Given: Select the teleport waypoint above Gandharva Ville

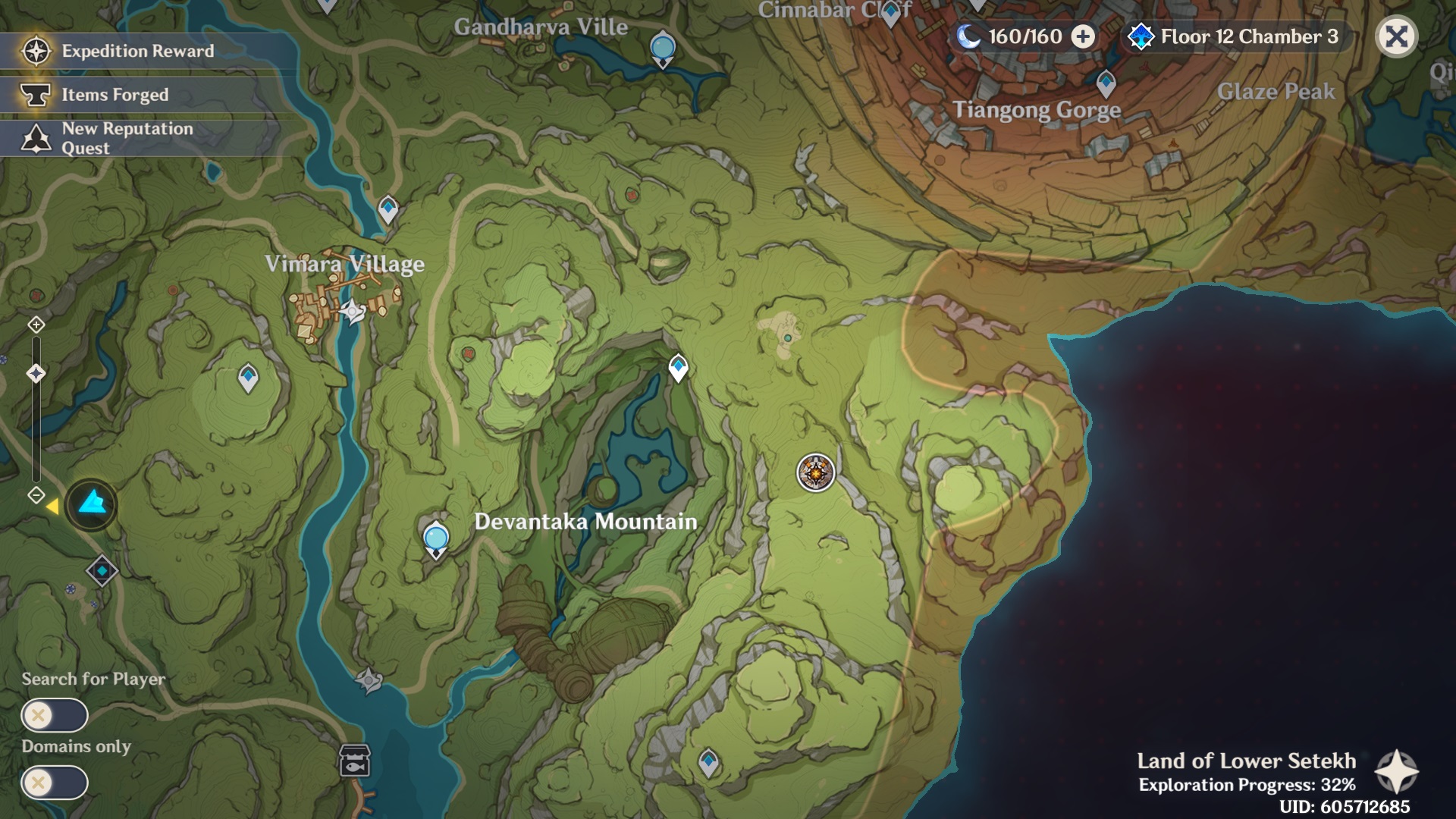Looking at the screenshot, I should click(662, 45).
